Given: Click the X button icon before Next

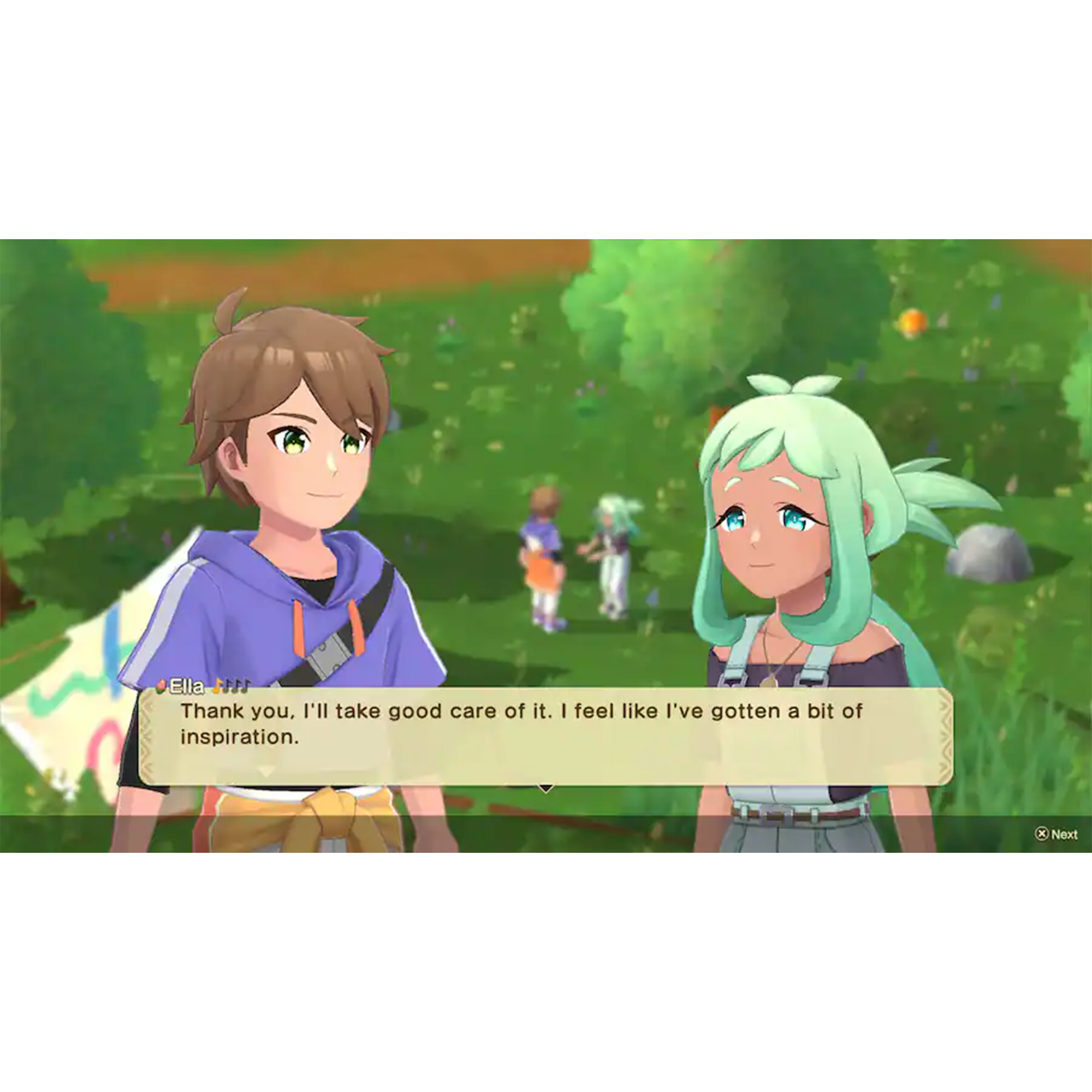Looking at the screenshot, I should coord(1042,834).
